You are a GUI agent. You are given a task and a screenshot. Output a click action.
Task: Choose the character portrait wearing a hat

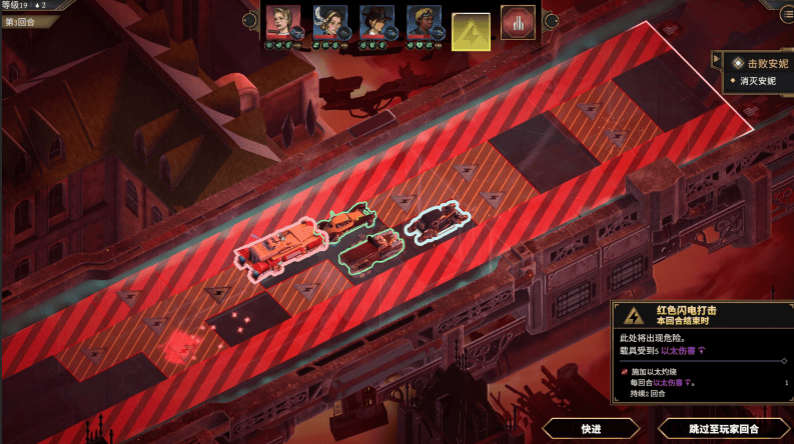point(375,22)
